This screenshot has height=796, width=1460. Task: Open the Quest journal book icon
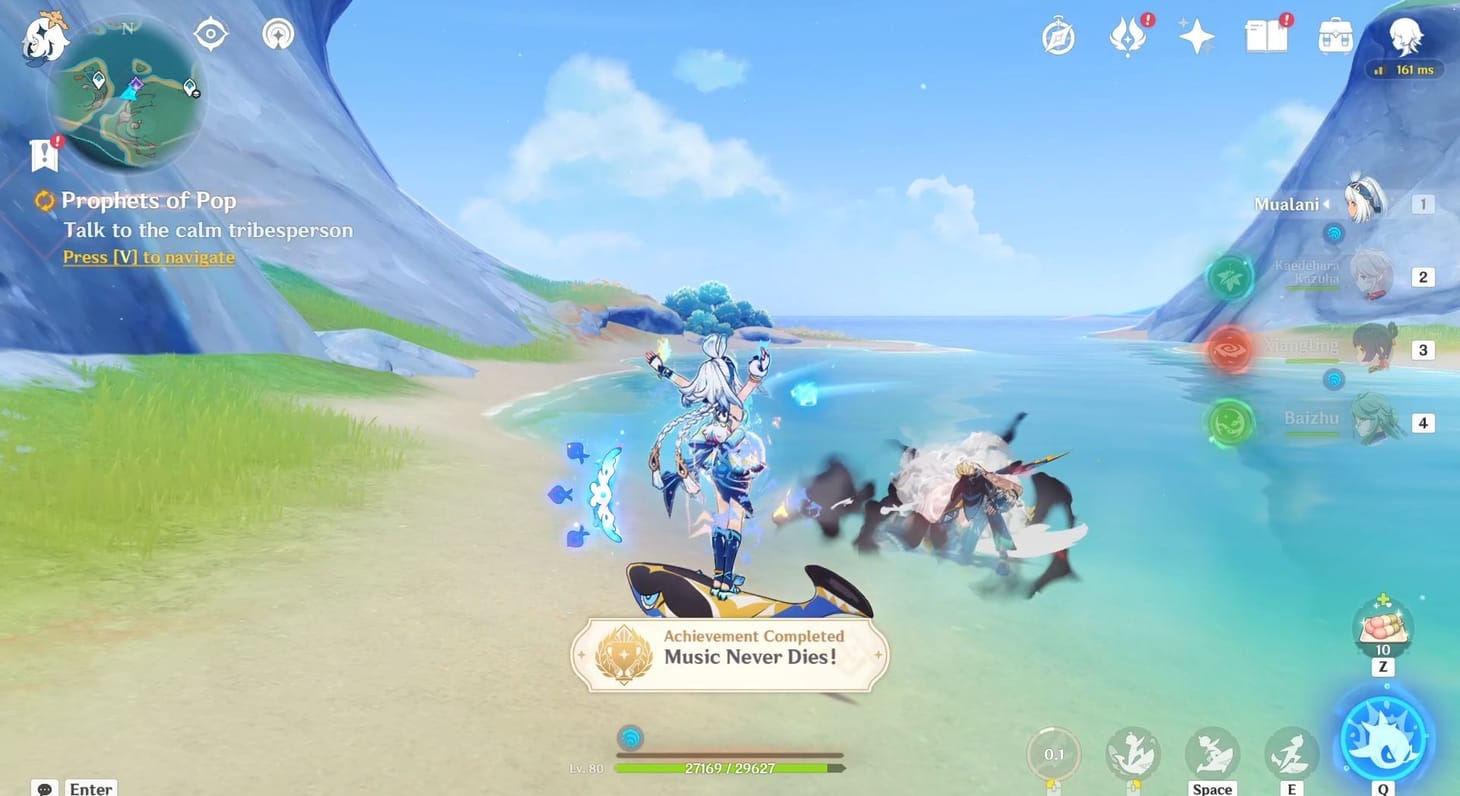point(1264,35)
